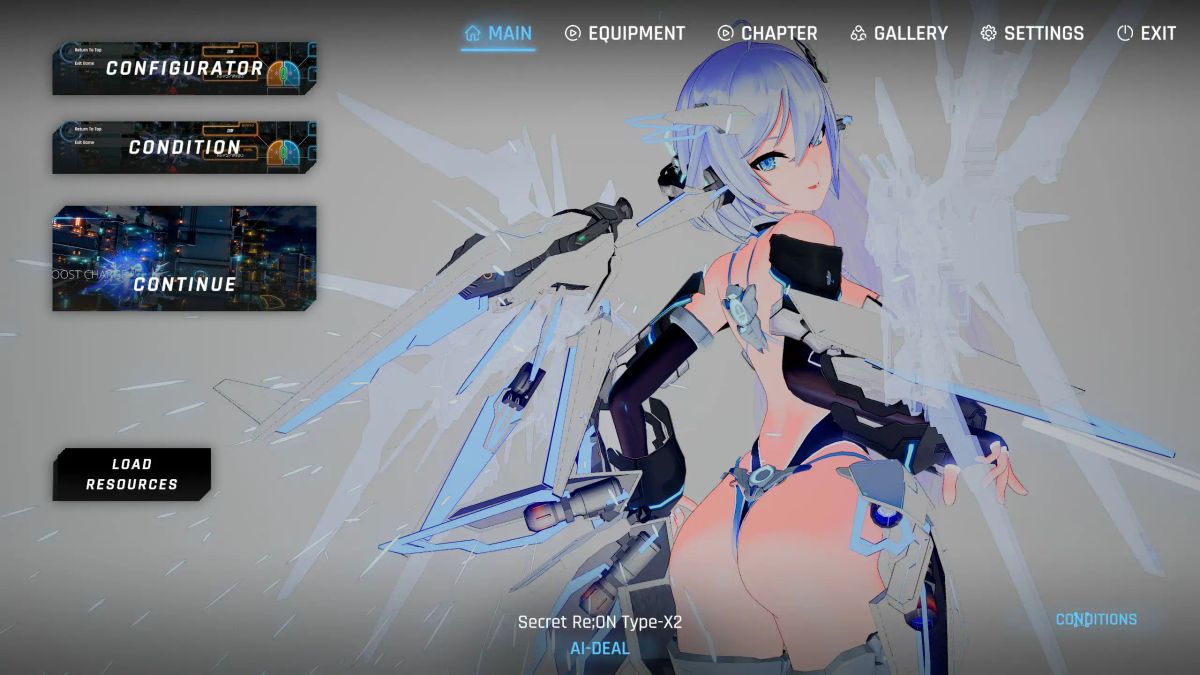This screenshot has width=1200, height=675.
Task: Select the Condition button
Action: tap(184, 147)
